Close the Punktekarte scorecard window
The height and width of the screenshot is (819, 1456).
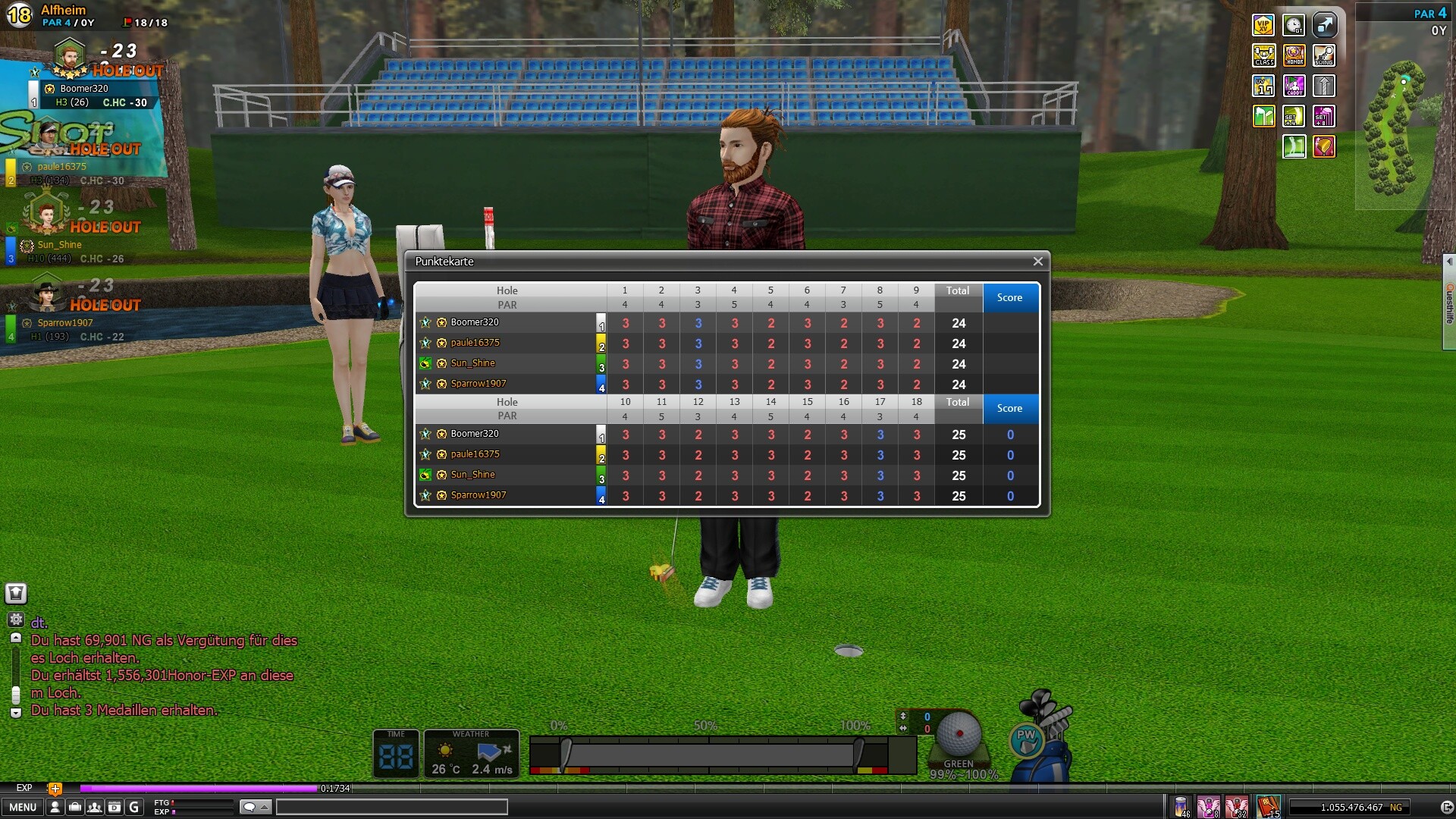(1037, 262)
